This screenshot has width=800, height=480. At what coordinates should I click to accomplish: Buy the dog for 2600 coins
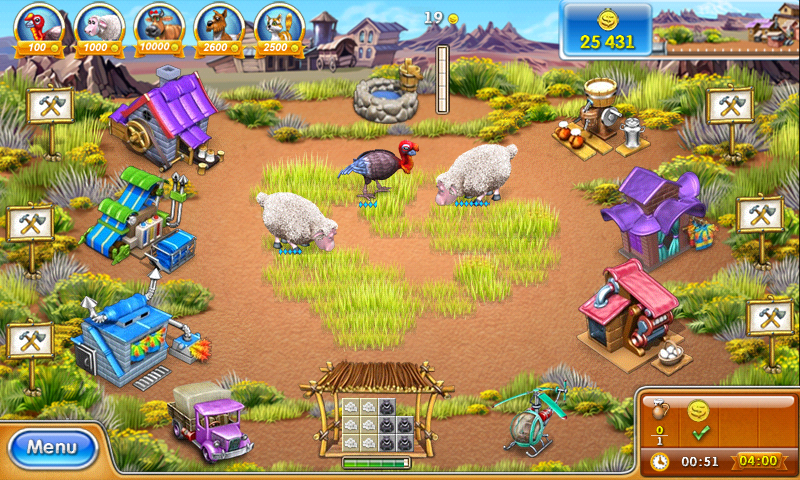219,26
